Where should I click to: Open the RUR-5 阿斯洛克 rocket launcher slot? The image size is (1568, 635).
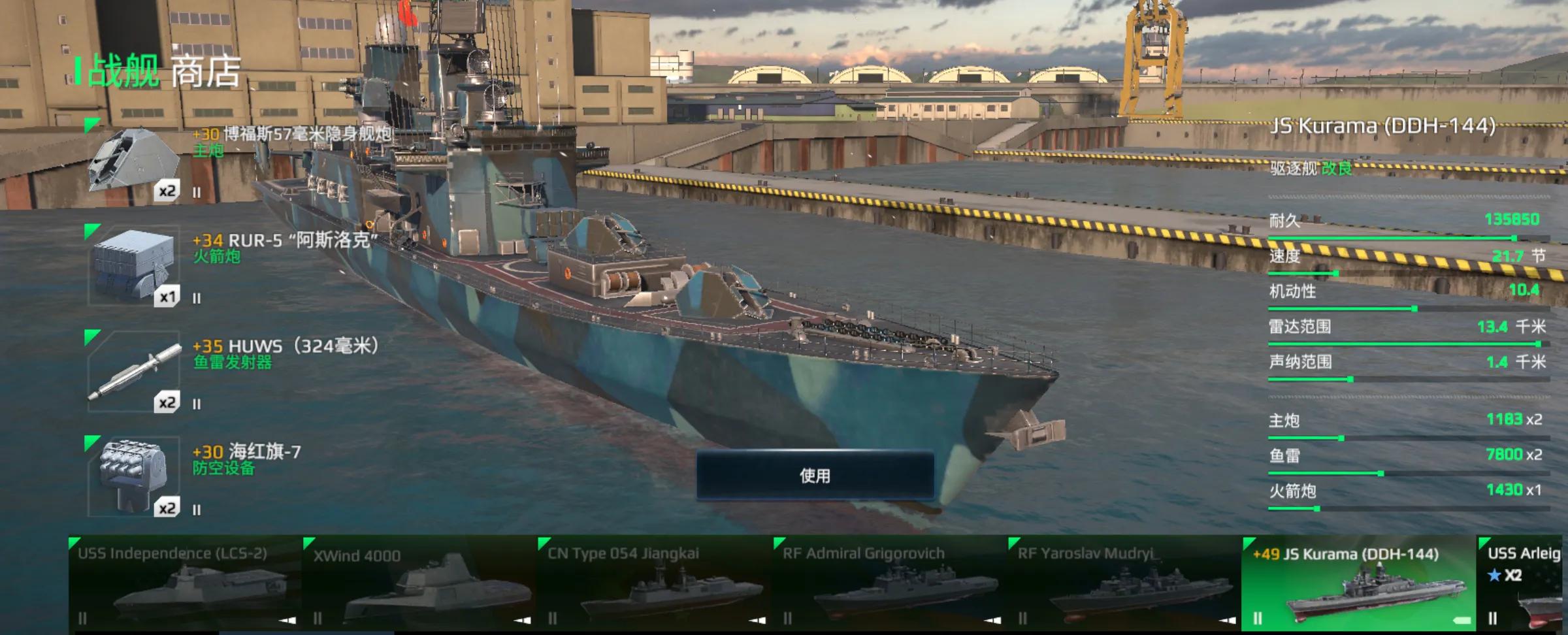coord(134,267)
